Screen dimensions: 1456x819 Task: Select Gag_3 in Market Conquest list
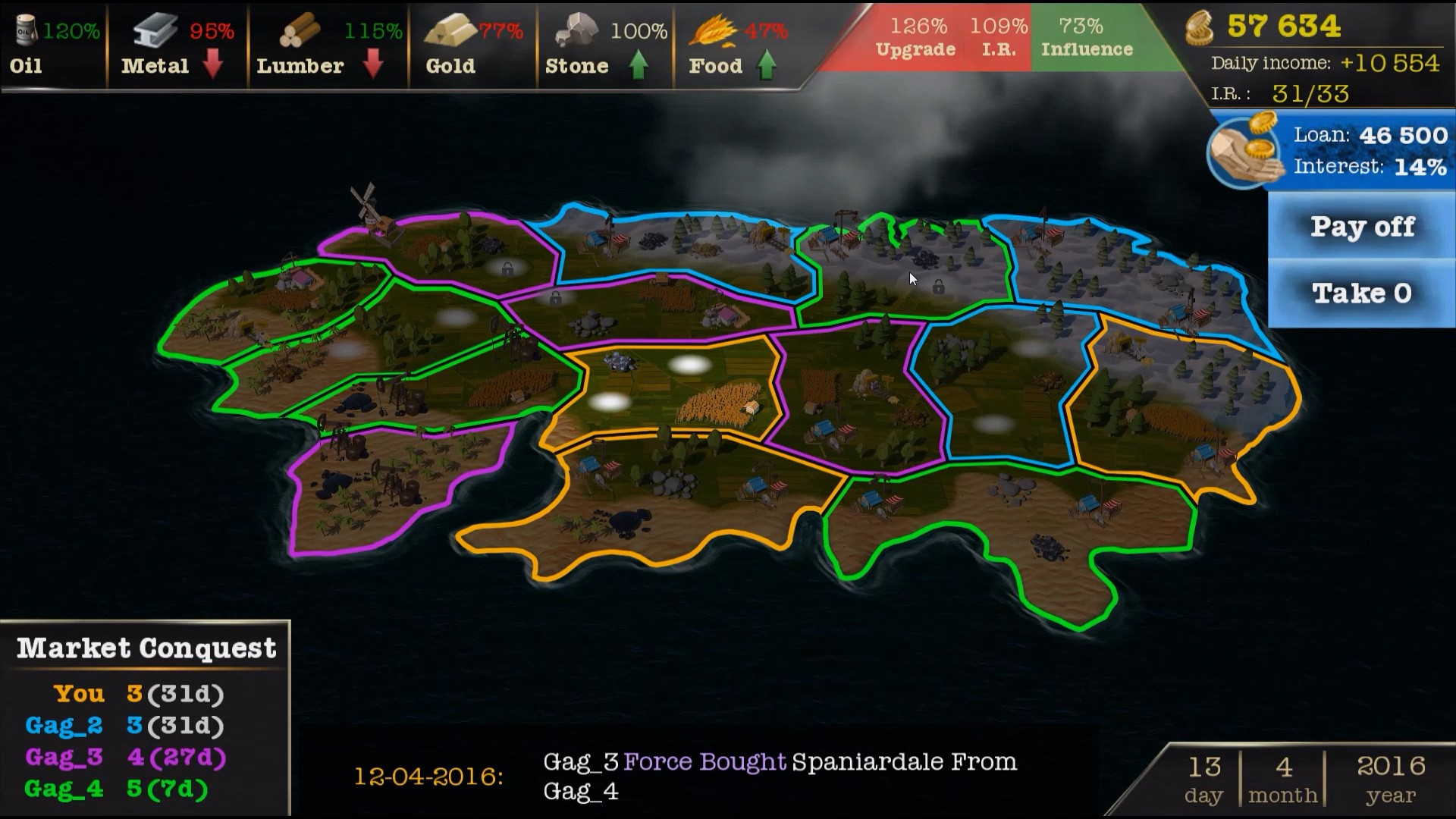click(x=64, y=758)
